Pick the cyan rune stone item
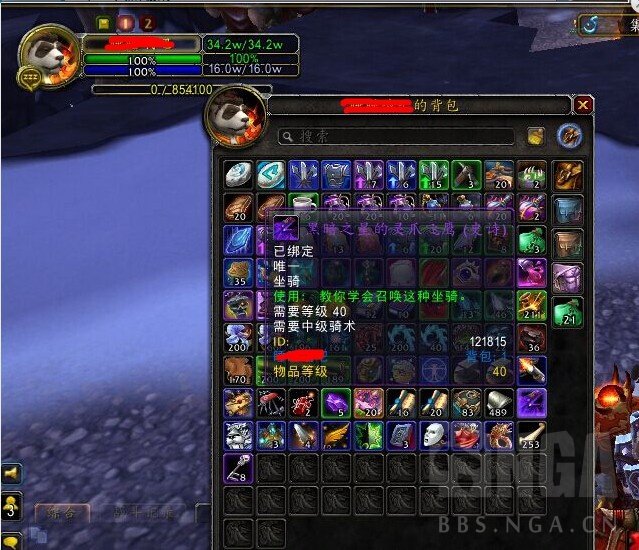Image resolution: width=639 pixels, height=550 pixels. click(x=271, y=176)
